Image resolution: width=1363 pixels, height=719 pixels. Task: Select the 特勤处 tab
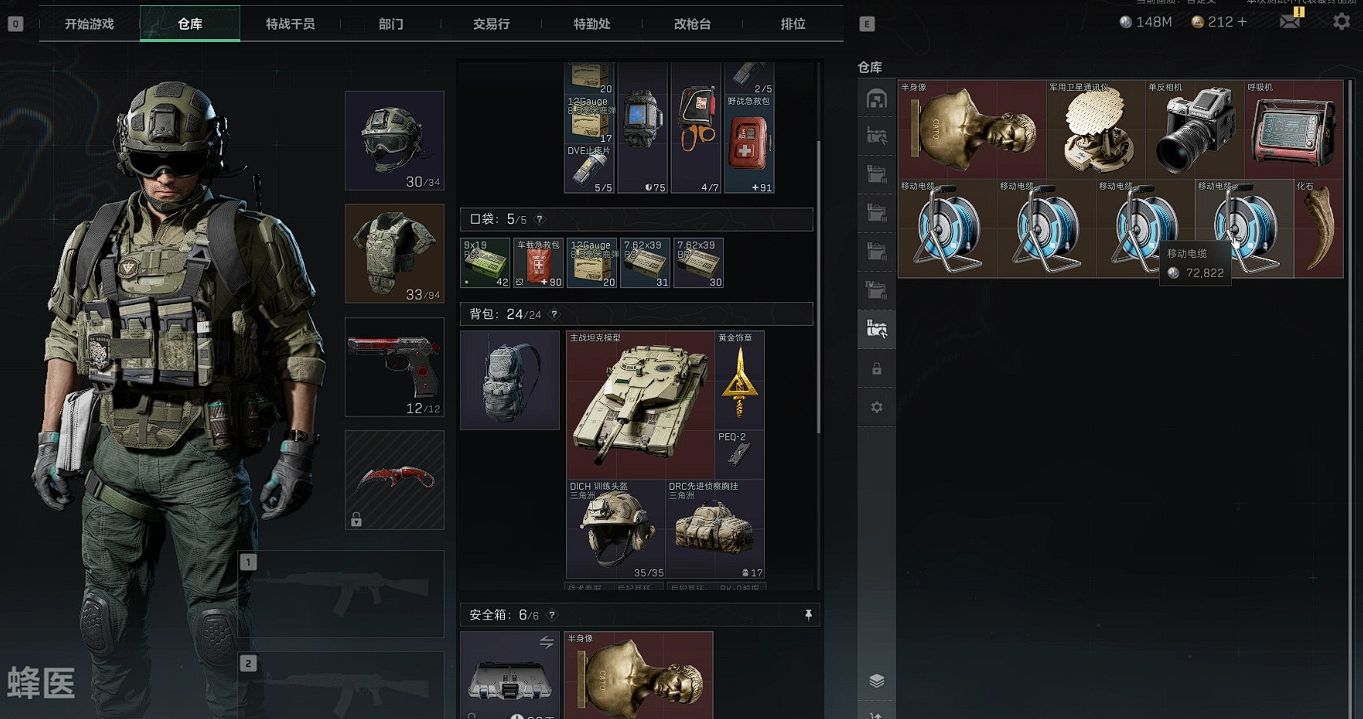(x=592, y=23)
